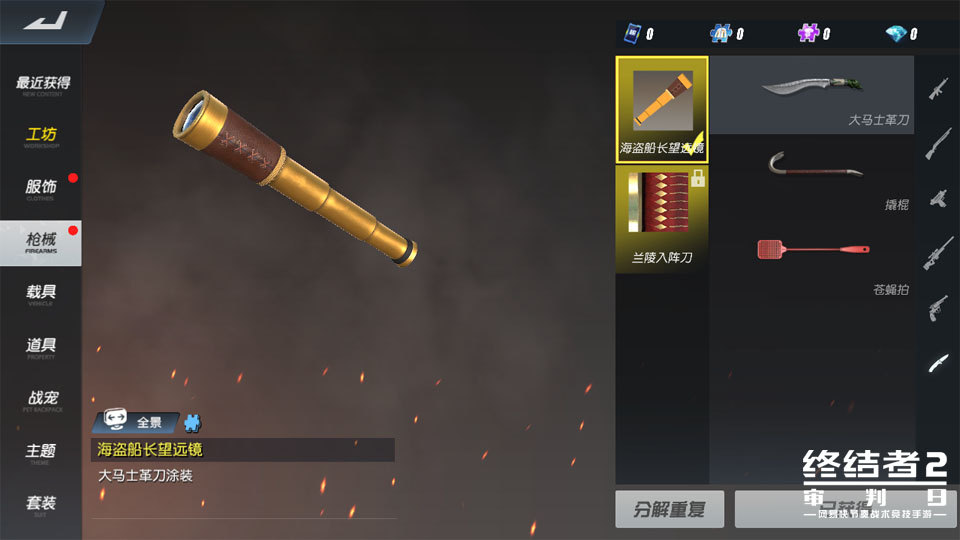Switch to the 套装 suits tab
960x540 pixels.
point(41,504)
